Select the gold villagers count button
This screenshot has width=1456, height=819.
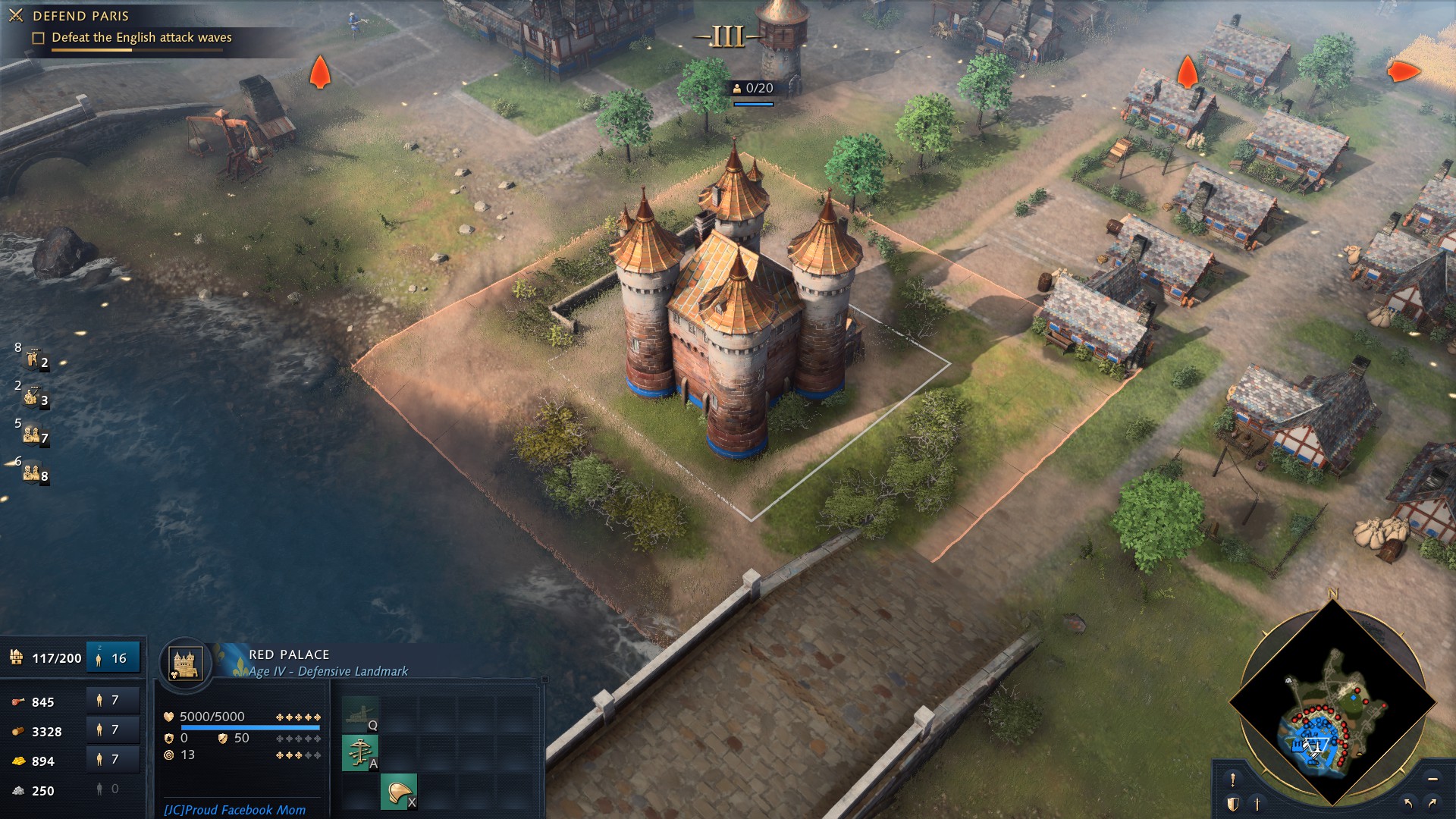click(112, 760)
